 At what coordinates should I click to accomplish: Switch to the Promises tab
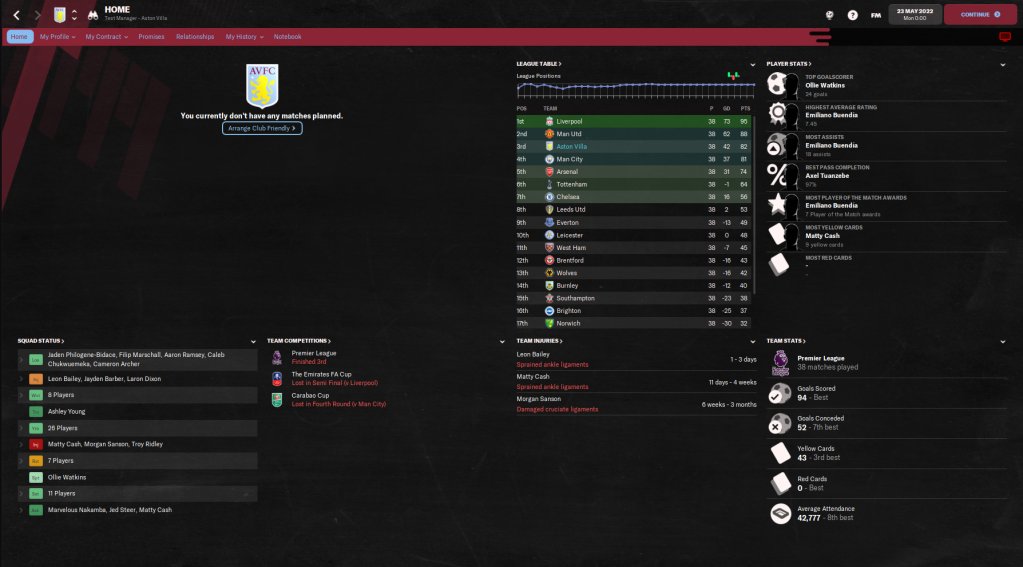(151, 37)
